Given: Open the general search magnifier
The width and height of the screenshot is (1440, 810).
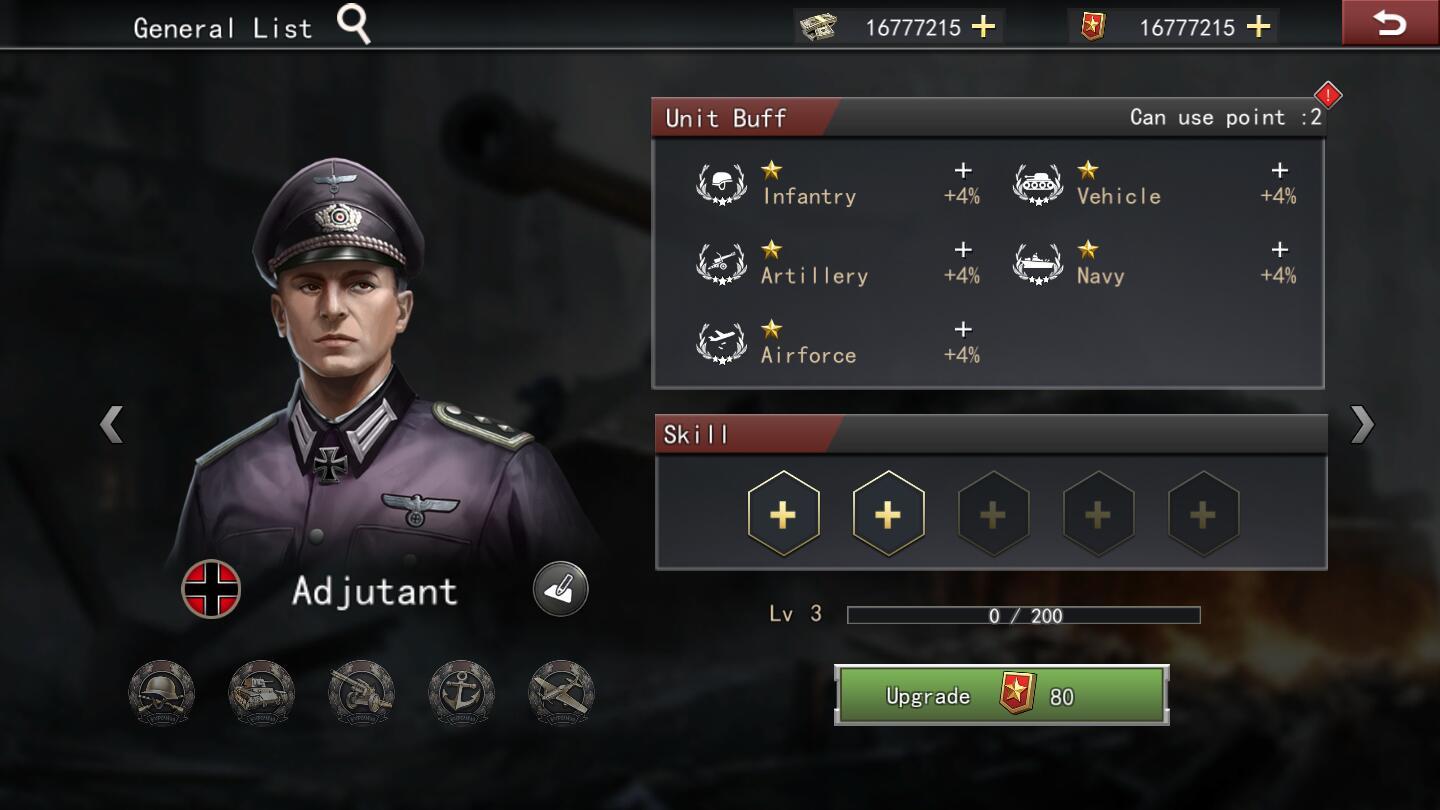Looking at the screenshot, I should (x=353, y=24).
